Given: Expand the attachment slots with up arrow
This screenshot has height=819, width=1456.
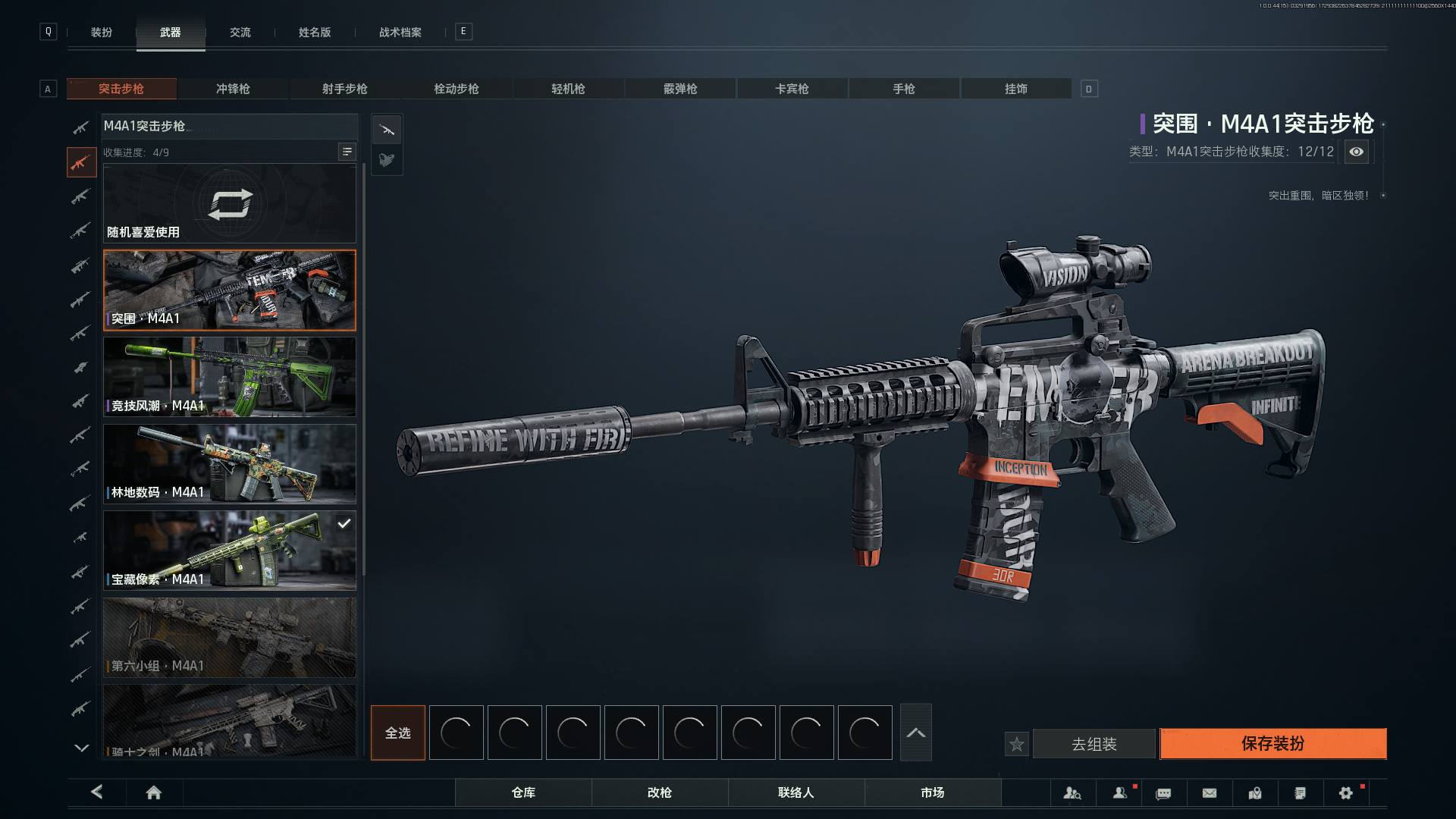Looking at the screenshot, I should point(915,733).
